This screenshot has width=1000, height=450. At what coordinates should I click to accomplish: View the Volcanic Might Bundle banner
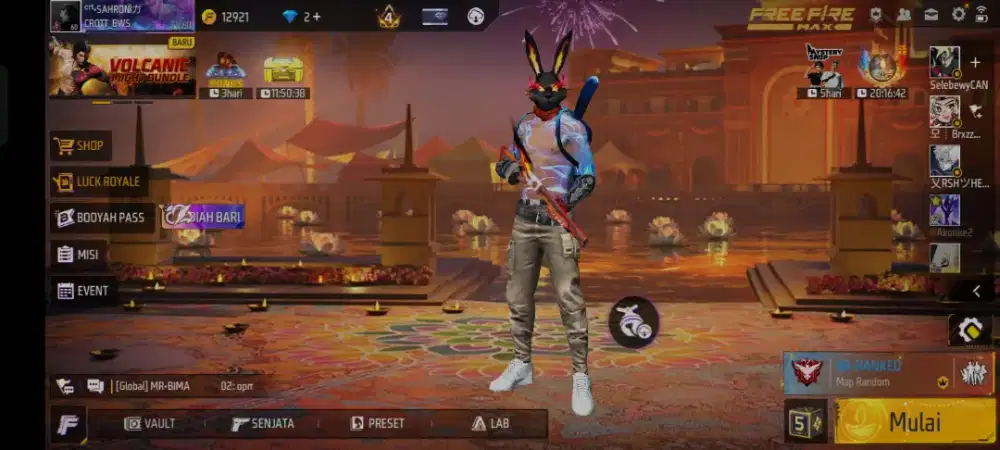coord(122,69)
